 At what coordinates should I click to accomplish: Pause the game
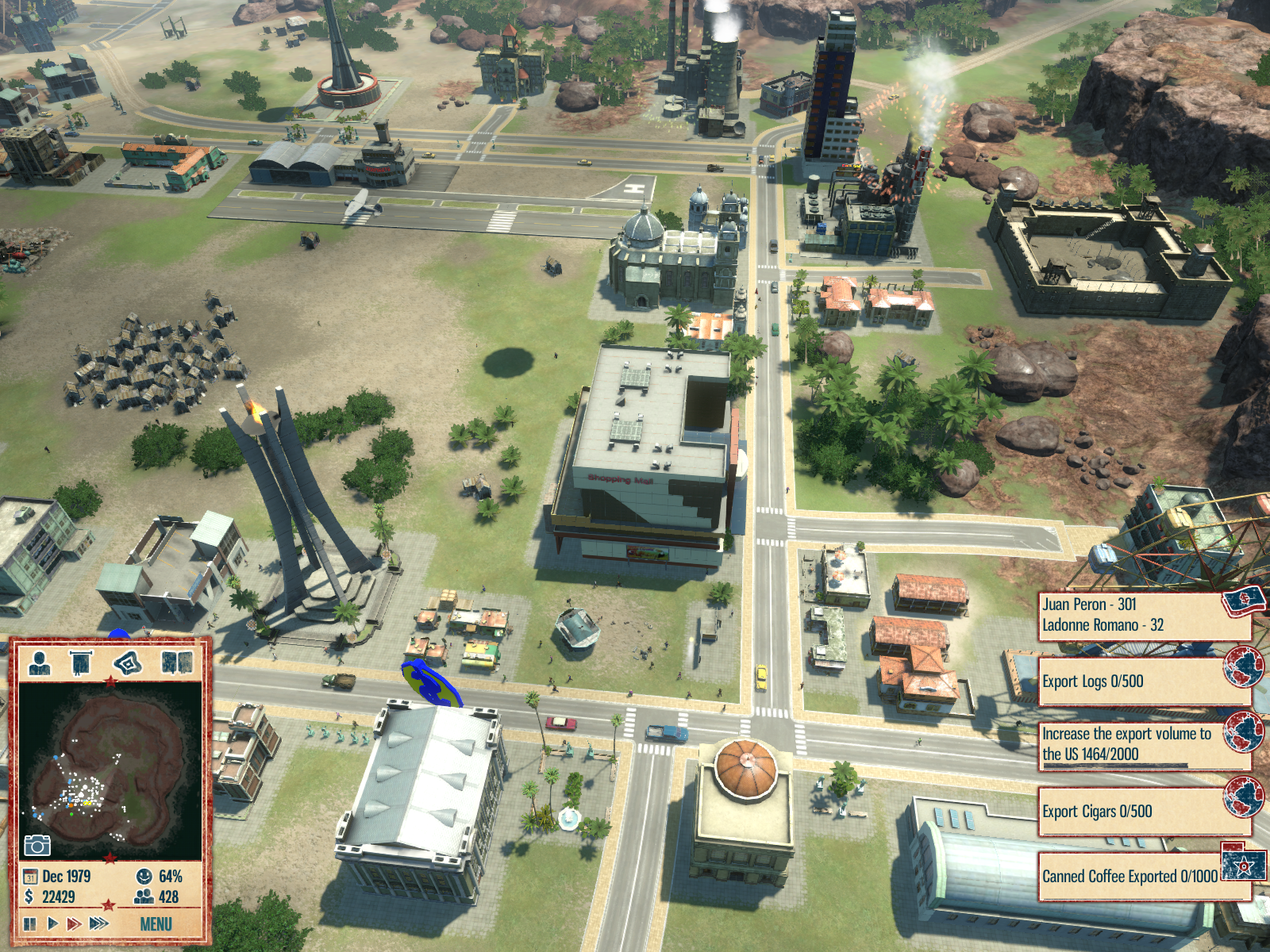pos(30,923)
